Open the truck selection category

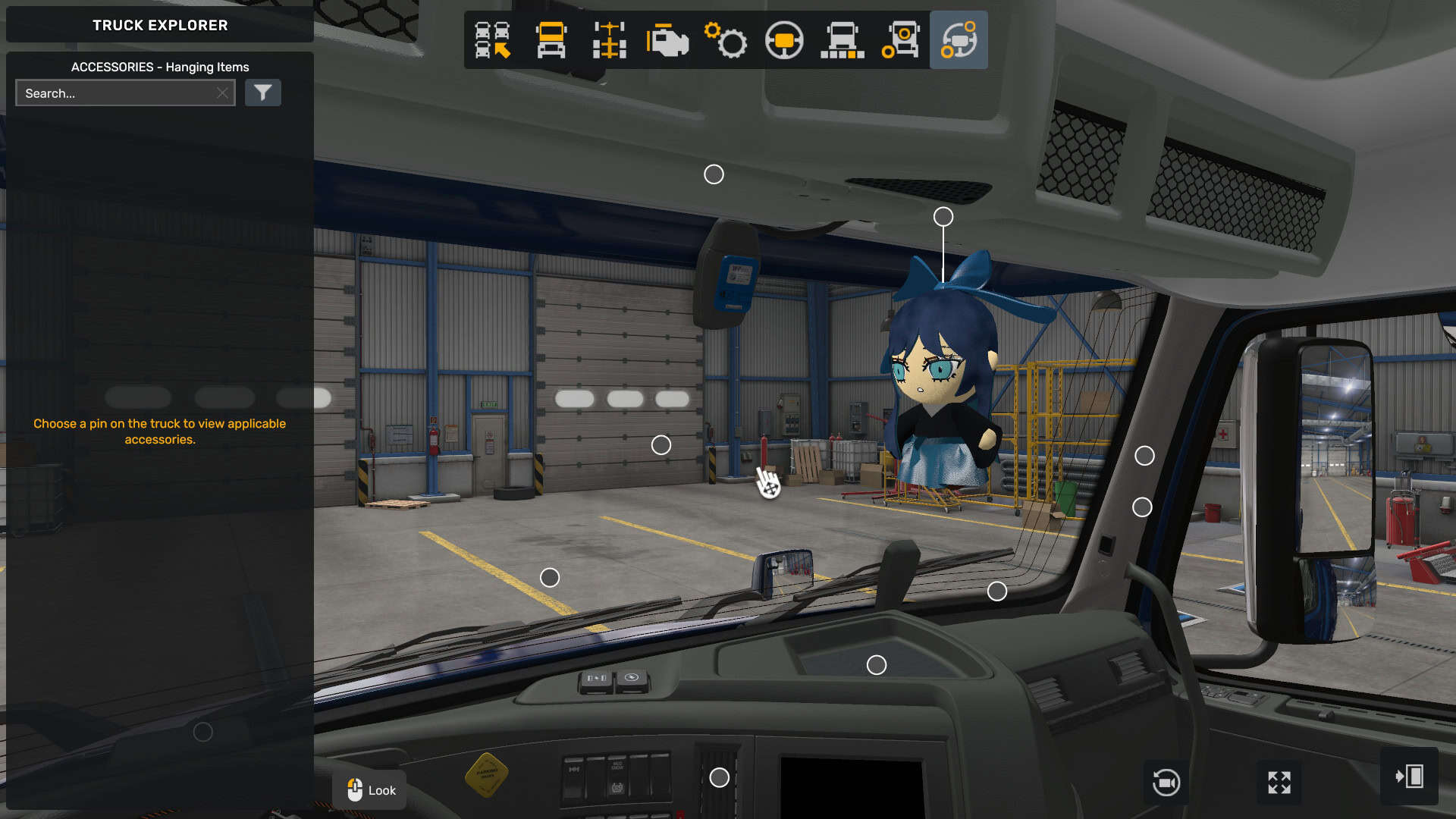[x=493, y=40]
